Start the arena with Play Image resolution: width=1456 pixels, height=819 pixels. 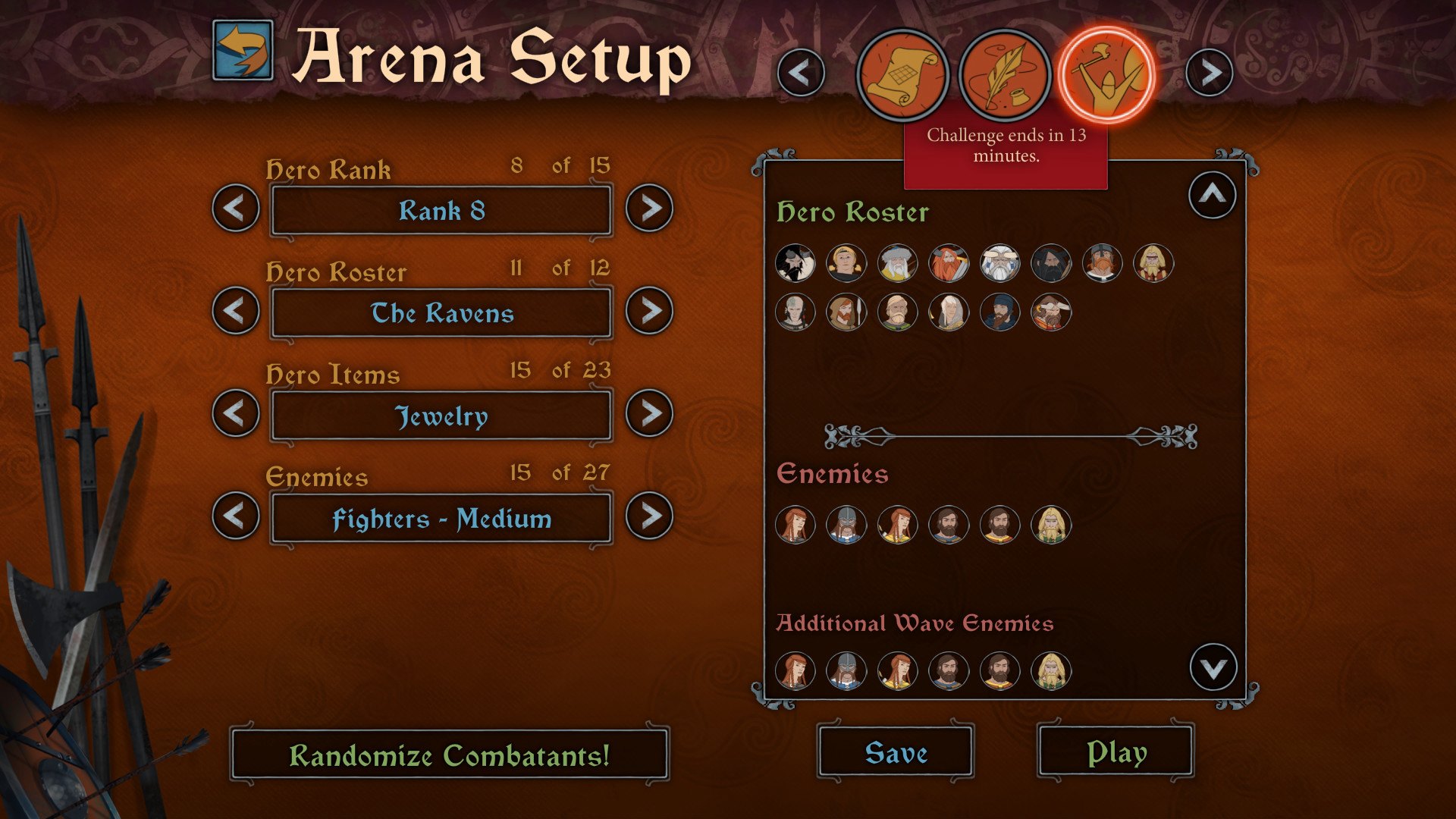1116,752
